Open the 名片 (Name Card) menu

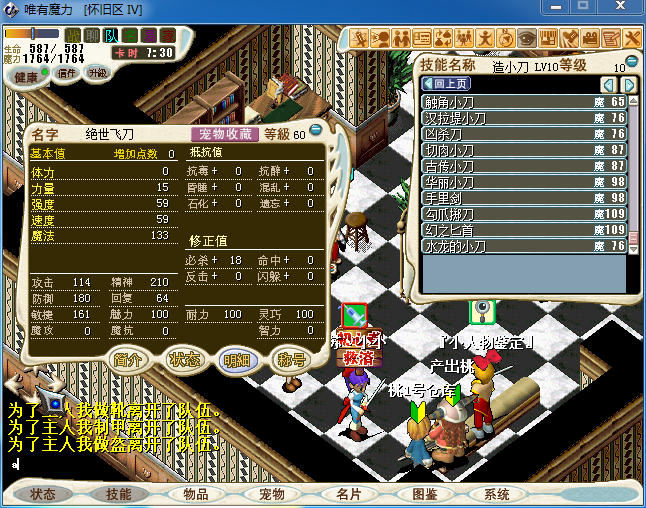(348, 494)
